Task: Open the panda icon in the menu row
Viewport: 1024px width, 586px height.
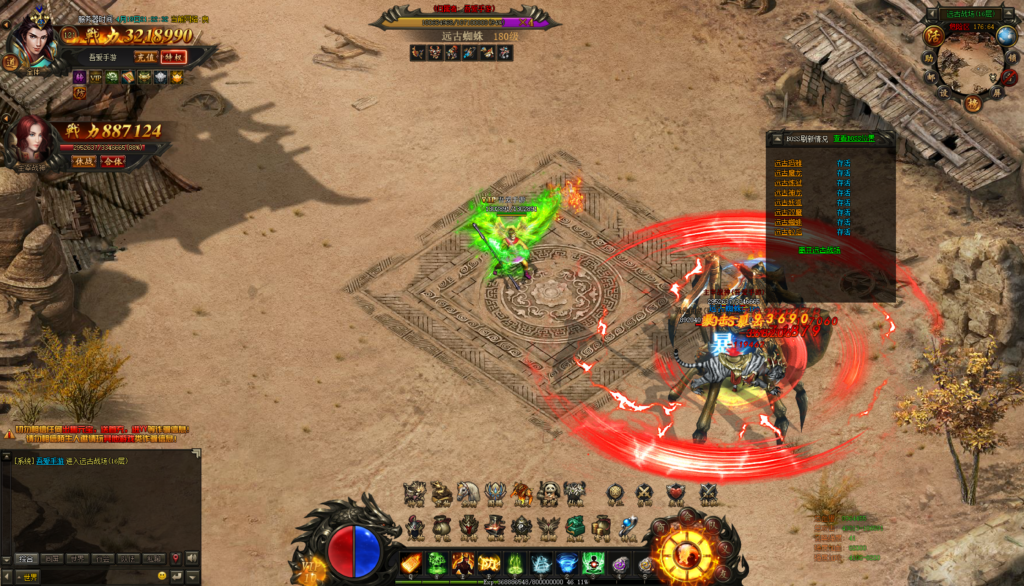Action: pos(547,493)
